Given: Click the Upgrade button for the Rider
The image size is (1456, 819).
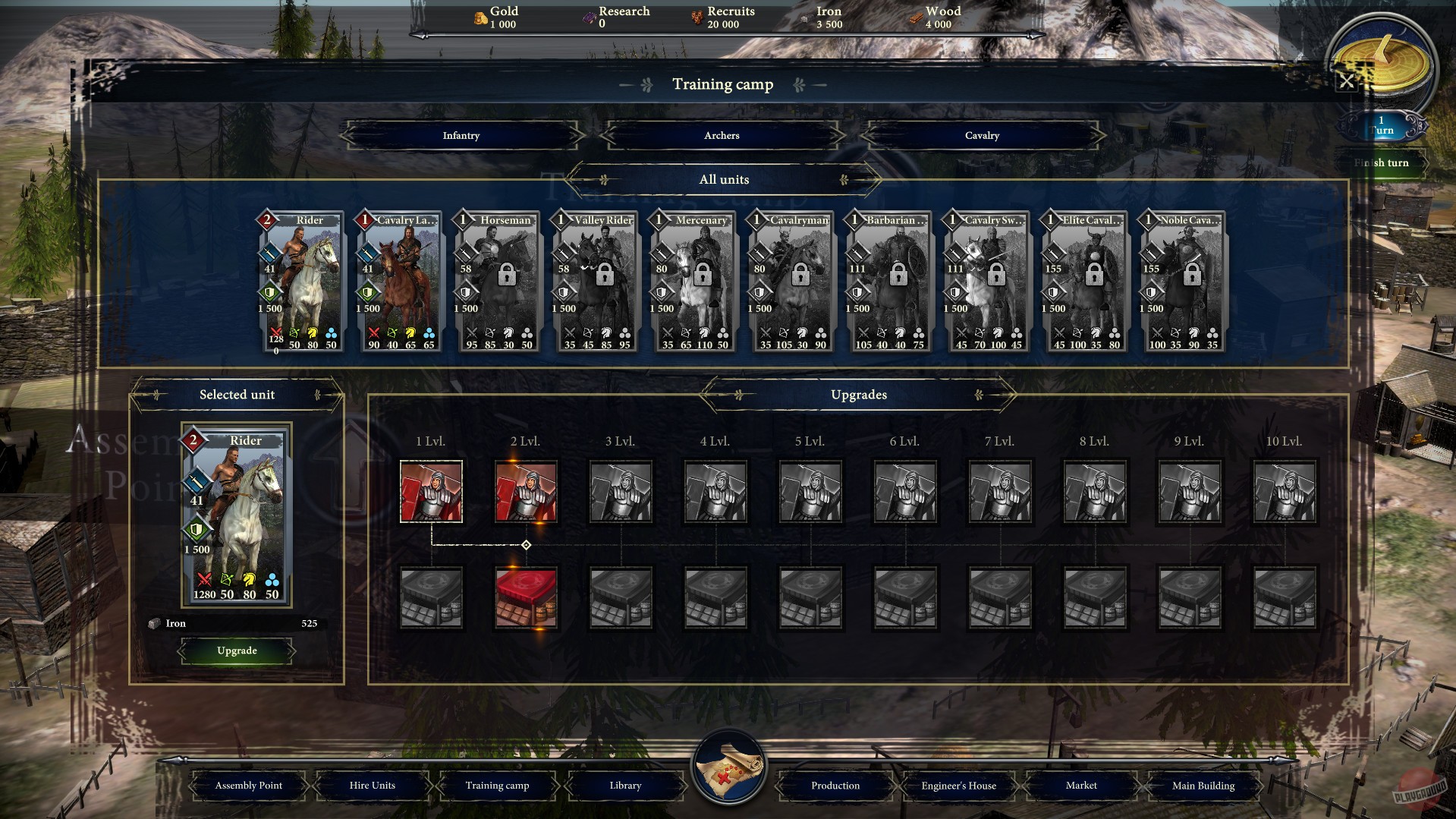Looking at the screenshot, I should pos(237,650).
